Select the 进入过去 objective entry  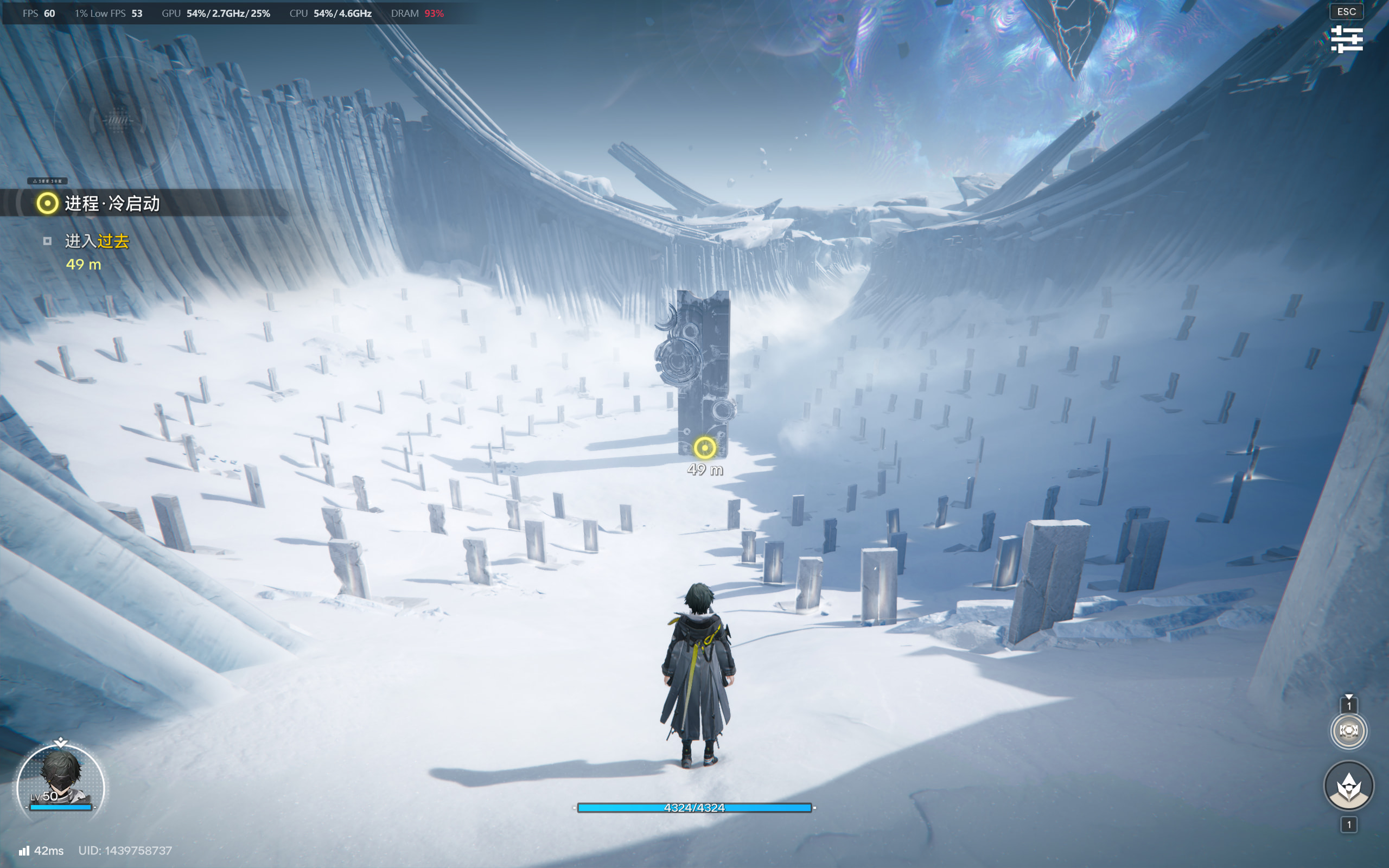(x=97, y=241)
